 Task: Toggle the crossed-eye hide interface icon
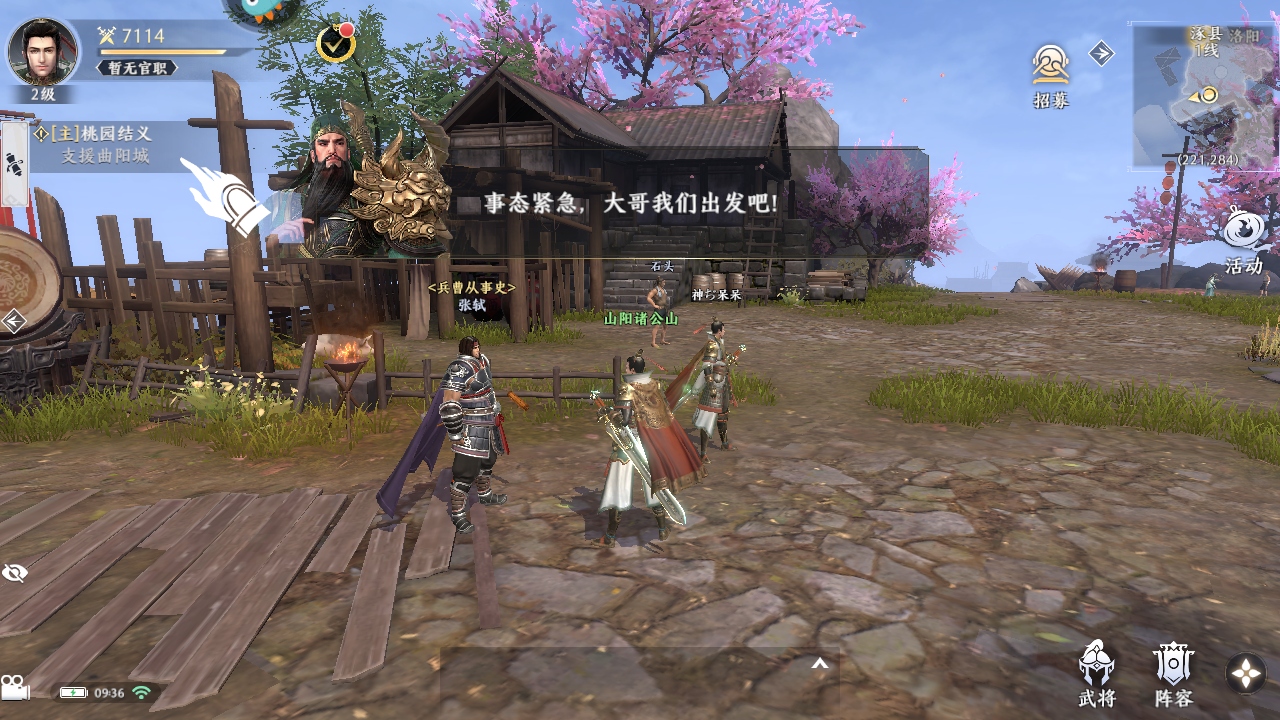click(x=15, y=572)
